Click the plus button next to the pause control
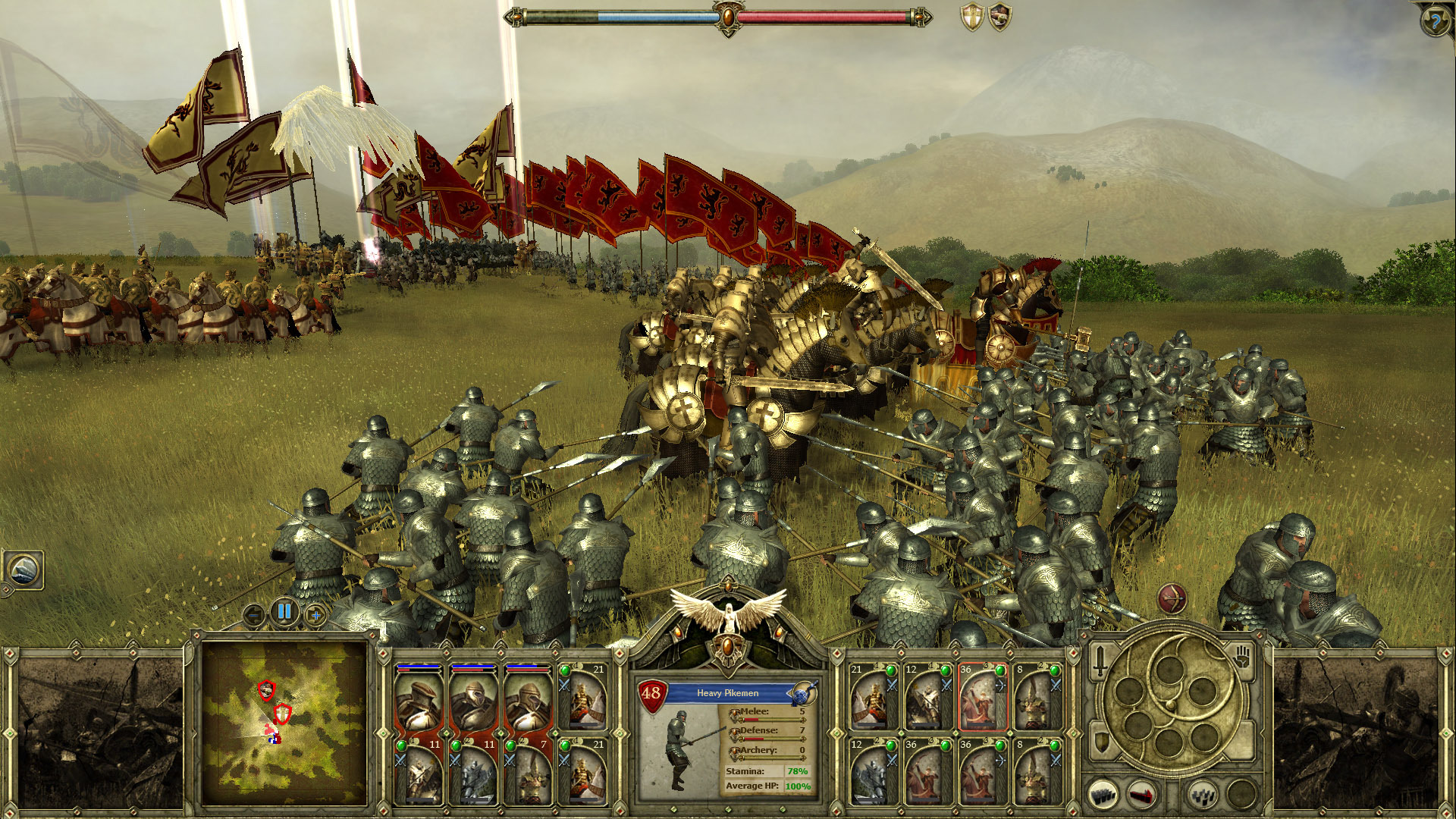This screenshot has height=819, width=1456. point(315,615)
